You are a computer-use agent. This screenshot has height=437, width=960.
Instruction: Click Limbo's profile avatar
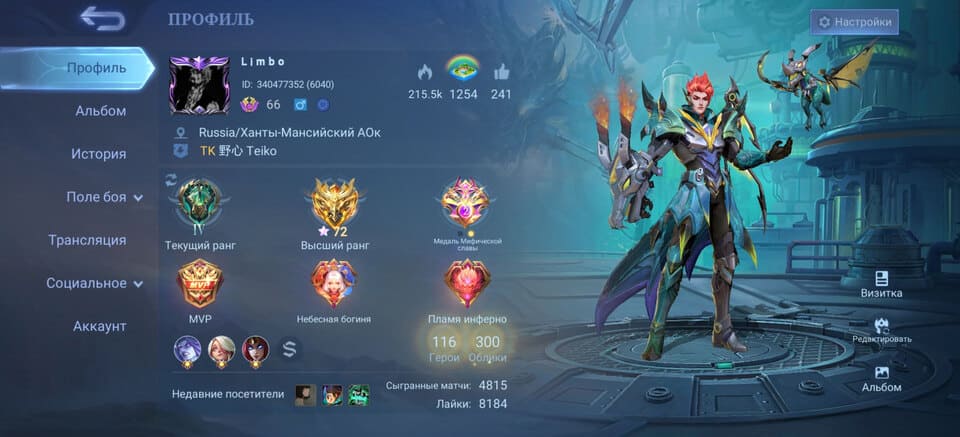coord(200,84)
